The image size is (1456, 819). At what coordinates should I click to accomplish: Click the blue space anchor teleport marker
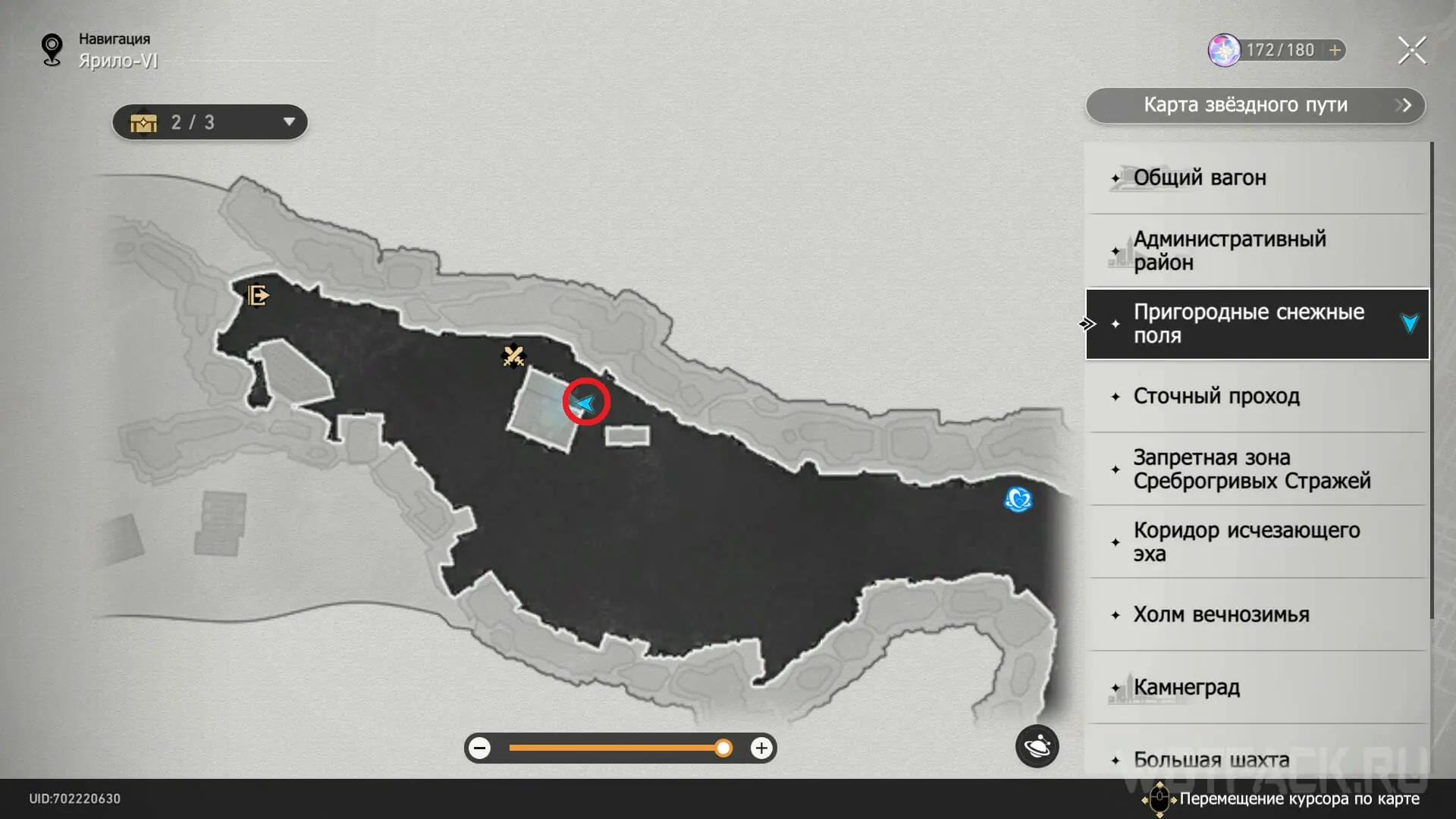tap(1018, 499)
